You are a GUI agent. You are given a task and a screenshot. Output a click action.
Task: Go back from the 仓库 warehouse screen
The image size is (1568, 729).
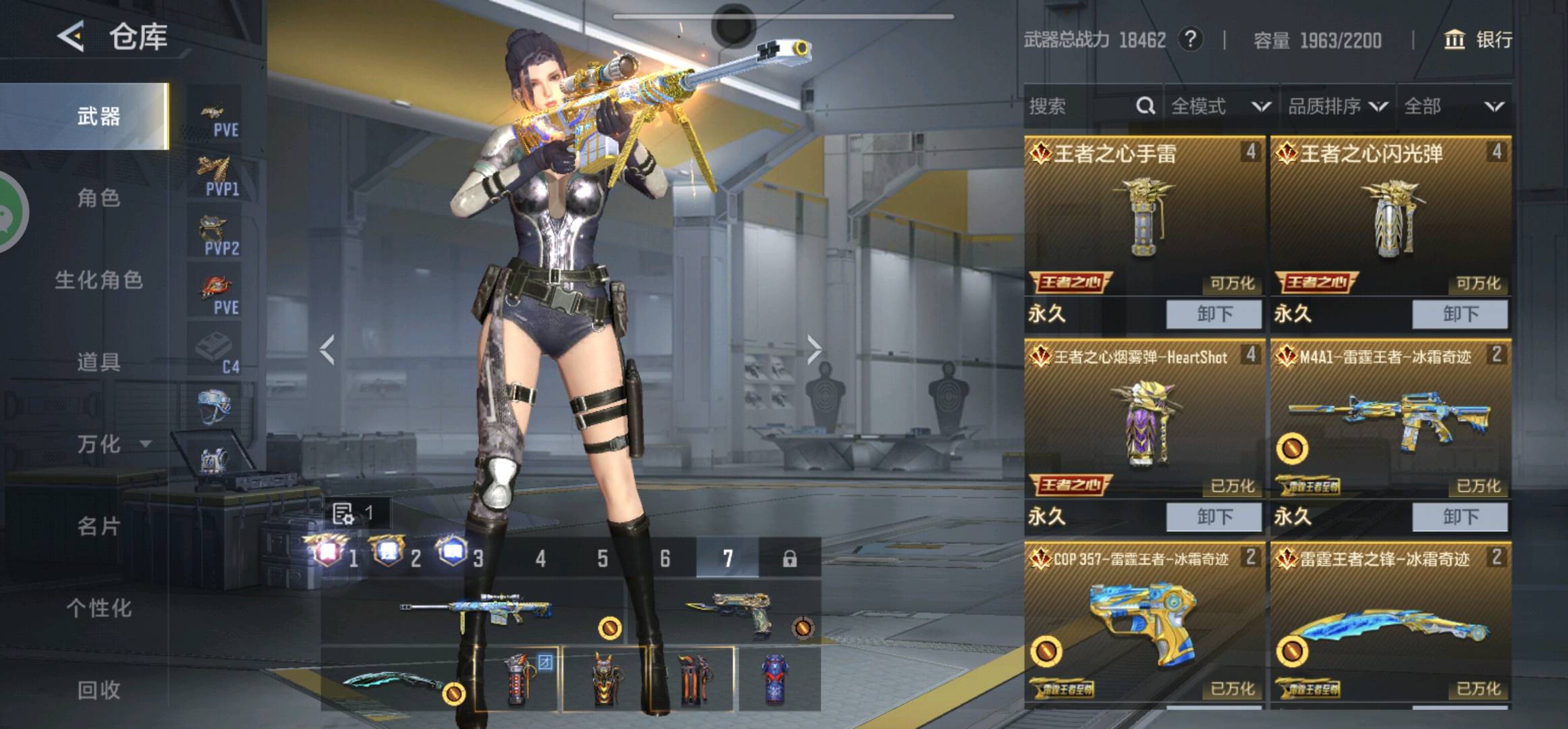point(72,36)
